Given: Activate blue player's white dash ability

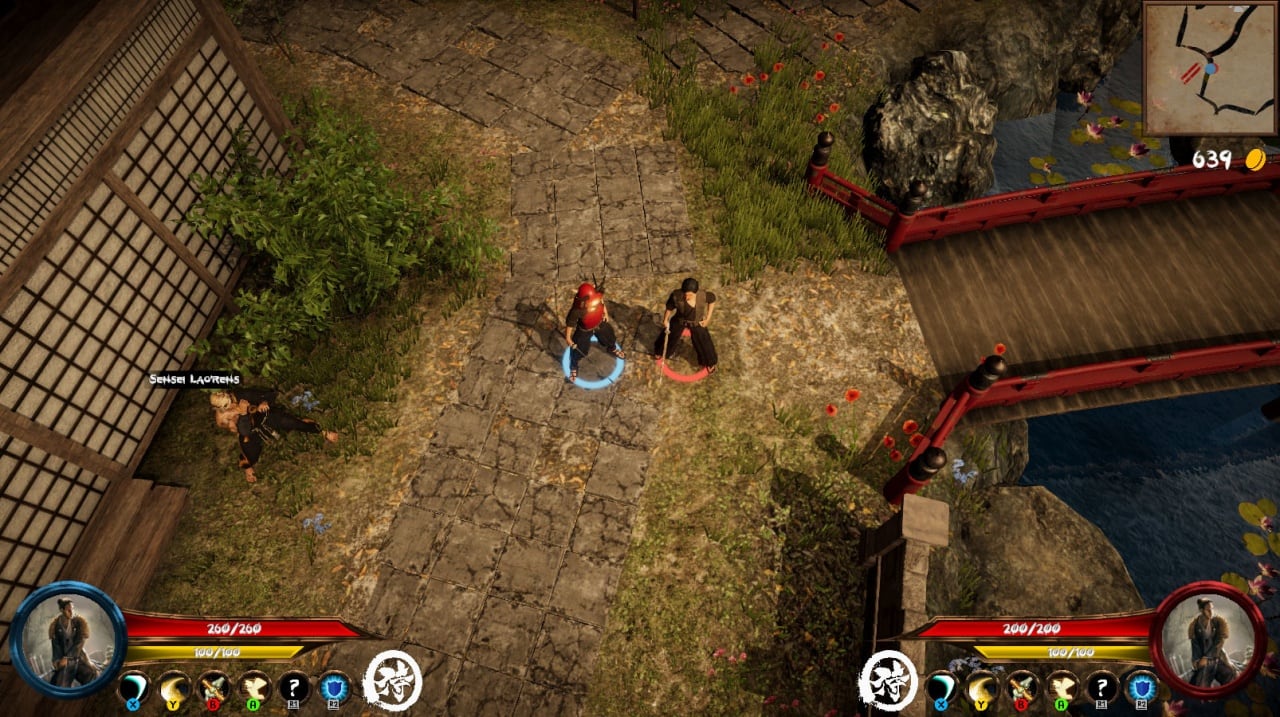Looking at the screenshot, I should coord(254,688).
